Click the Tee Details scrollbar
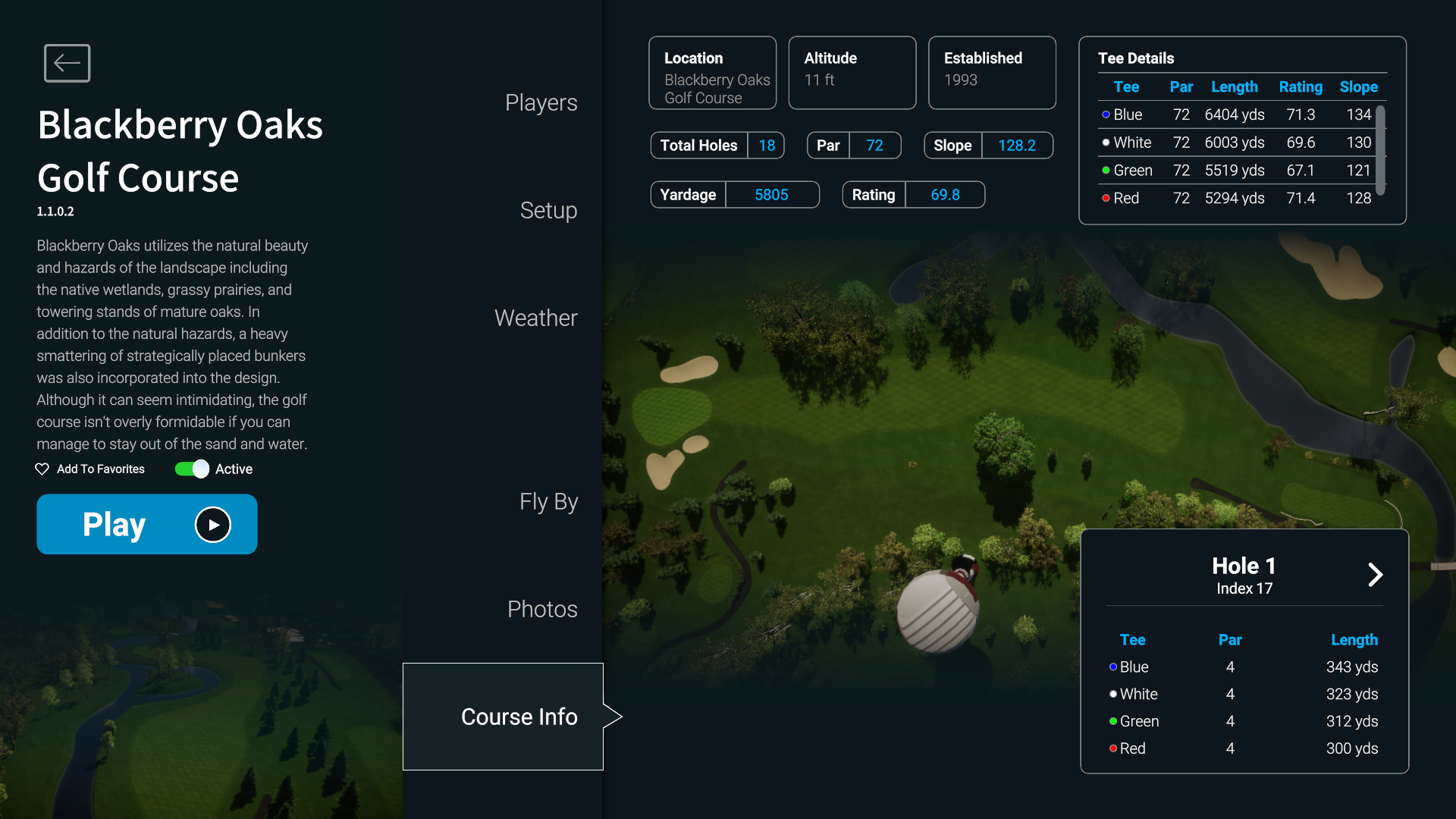Image resolution: width=1456 pixels, height=819 pixels. [x=1381, y=150]
